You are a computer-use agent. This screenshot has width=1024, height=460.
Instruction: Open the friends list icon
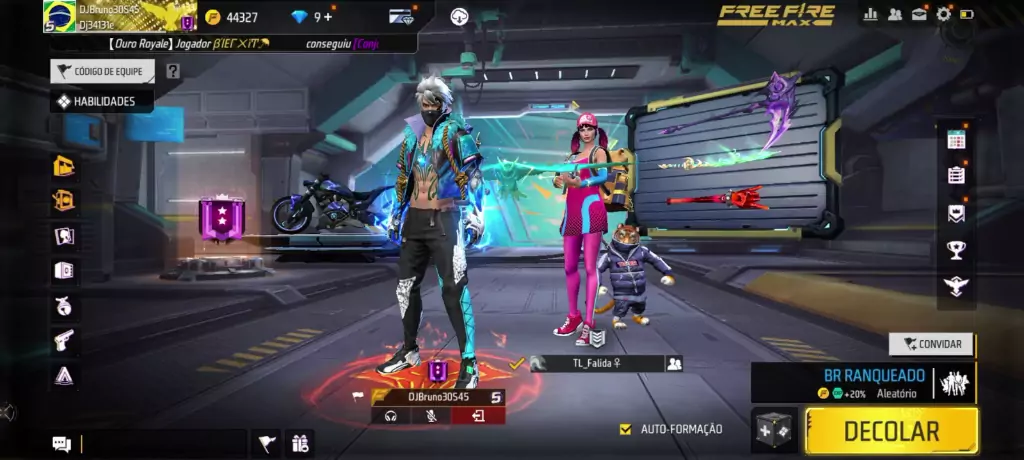pos(895,14)
